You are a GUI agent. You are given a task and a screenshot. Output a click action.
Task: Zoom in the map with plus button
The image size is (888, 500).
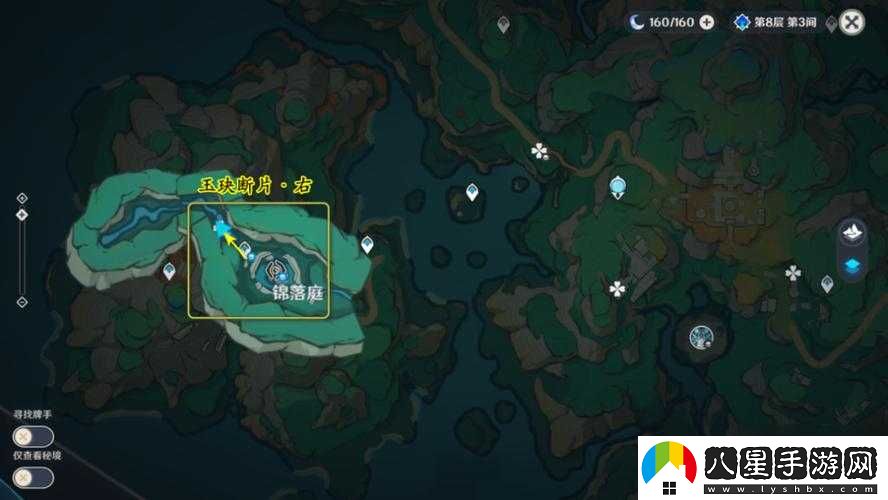[22, 198]
